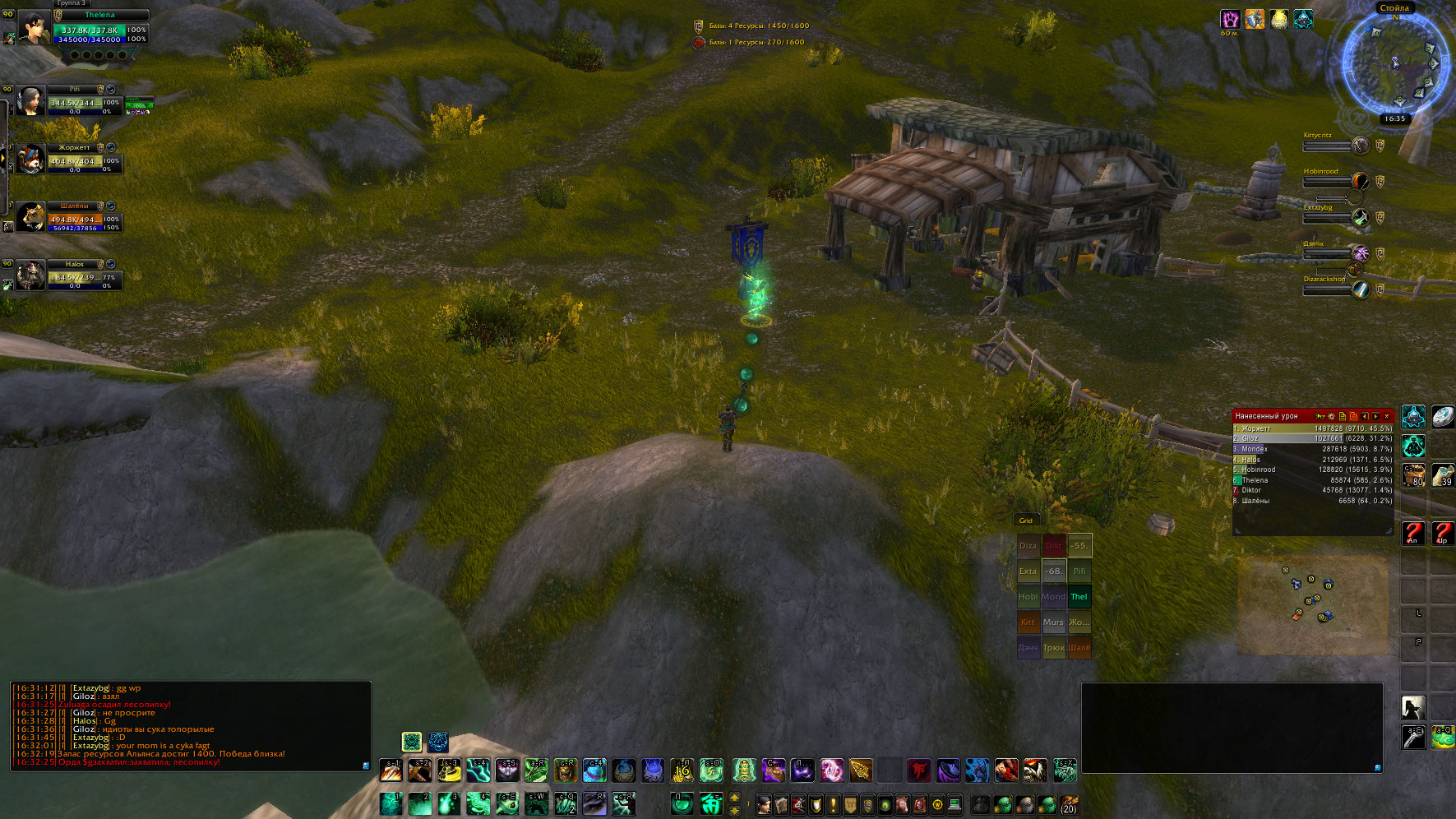The width and height of the screenshot is (1456, 819).
Task: Close the Нанесенный урон damage meter
Action: pos(1387,416)
